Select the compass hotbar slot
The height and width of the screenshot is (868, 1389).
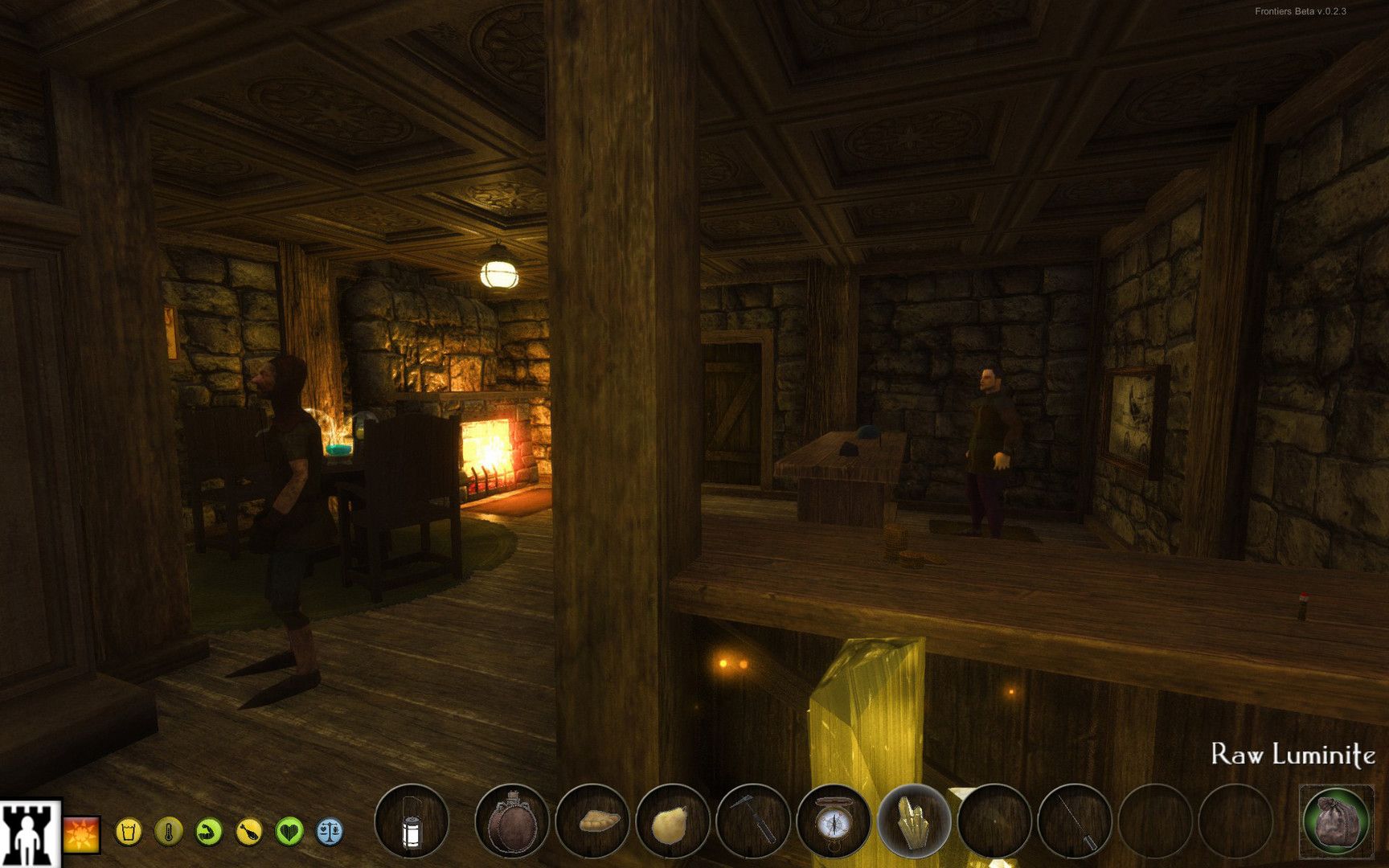(834, 822)
